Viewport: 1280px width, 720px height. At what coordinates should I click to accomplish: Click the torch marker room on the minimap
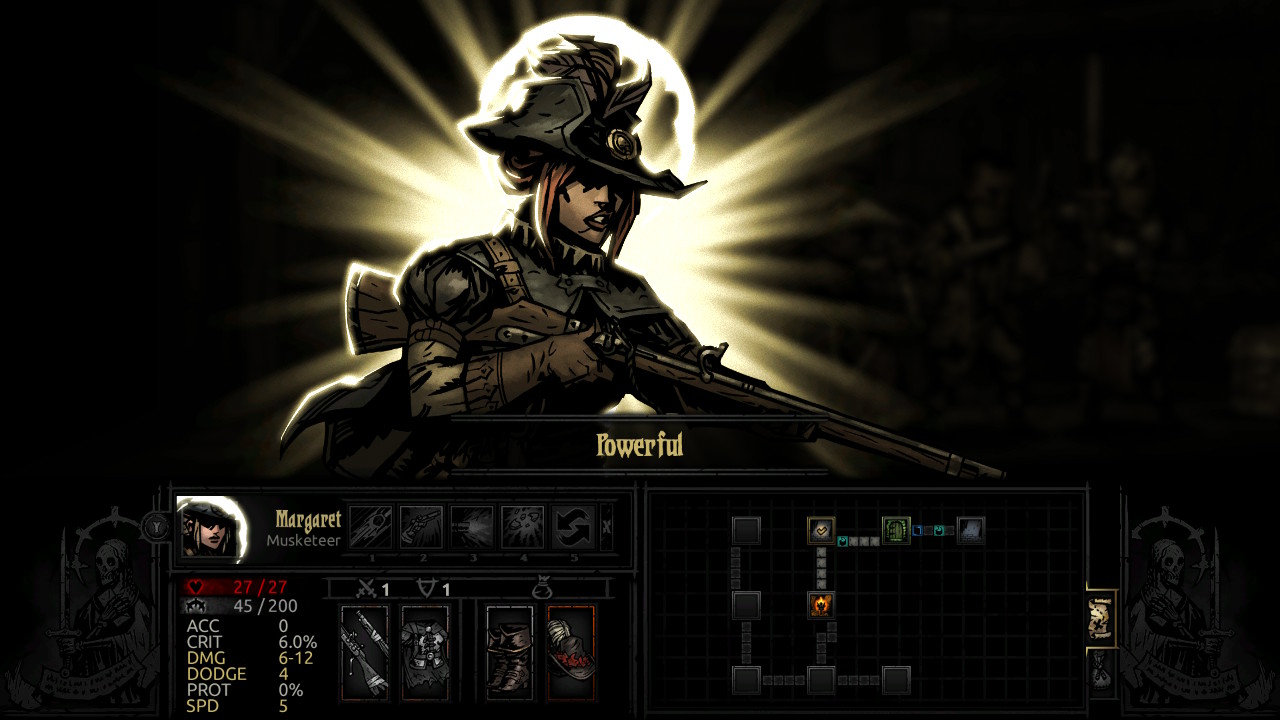821,606
